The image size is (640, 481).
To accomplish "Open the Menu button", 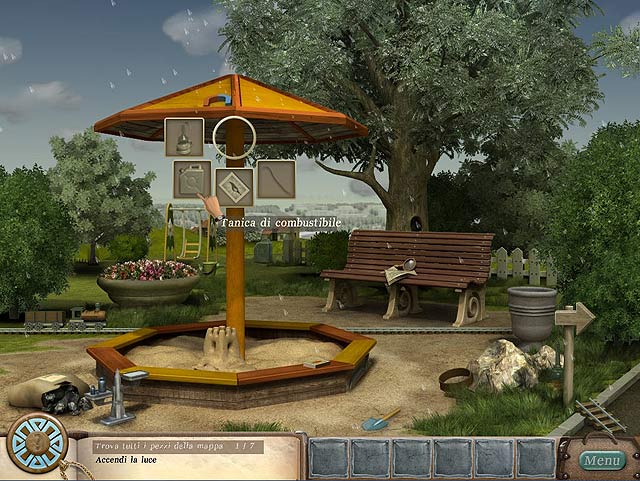I will tap(603, 460).
